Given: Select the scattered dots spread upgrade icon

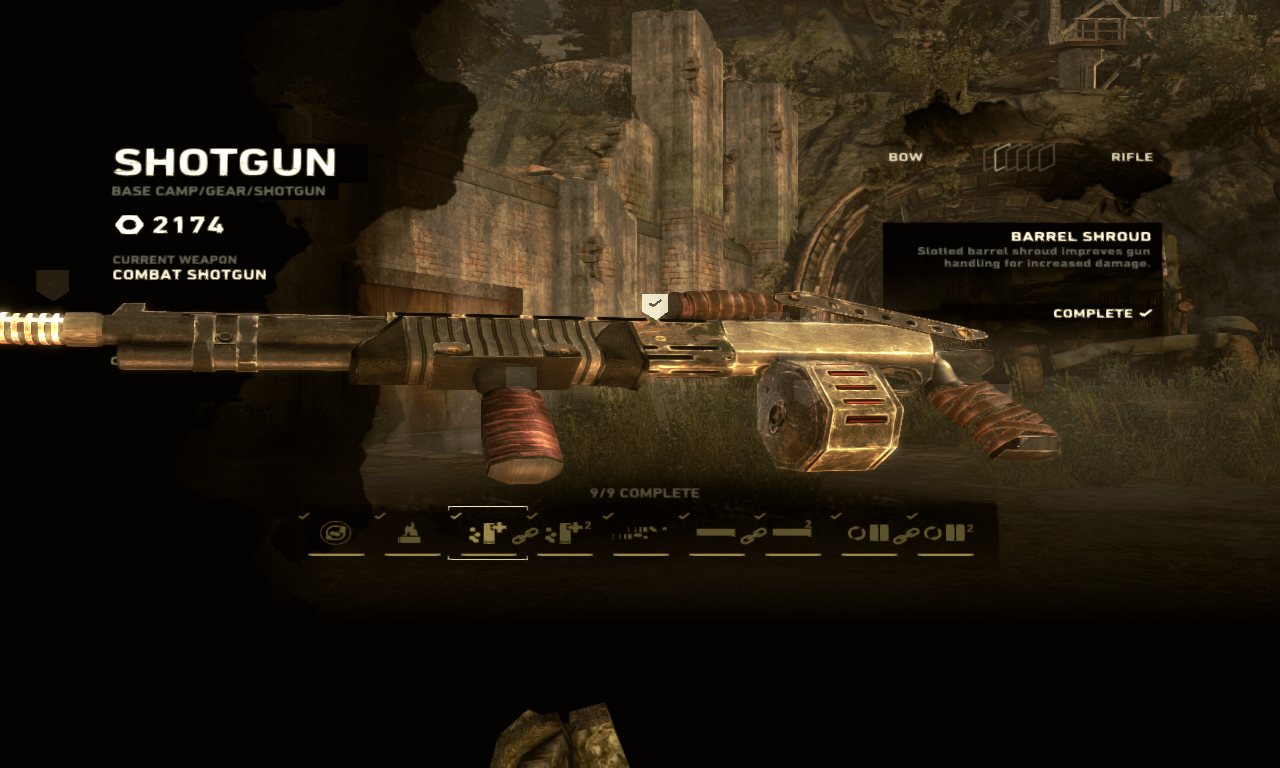Looking at the screenshot, I should pyautogui.click(x=640, y=534).
